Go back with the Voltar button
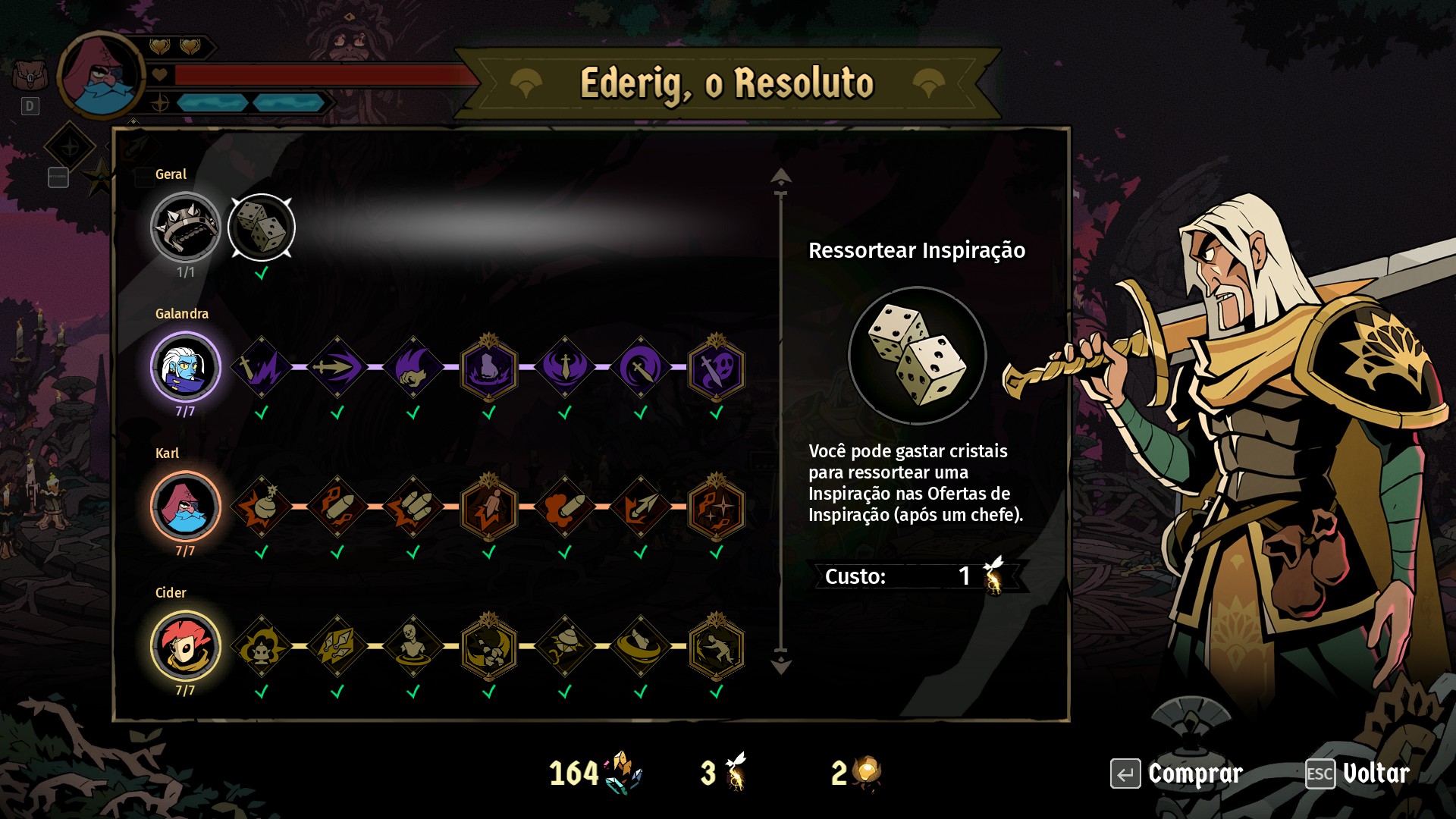The height and width of the screenshot is (819, 1456). 1357,773
